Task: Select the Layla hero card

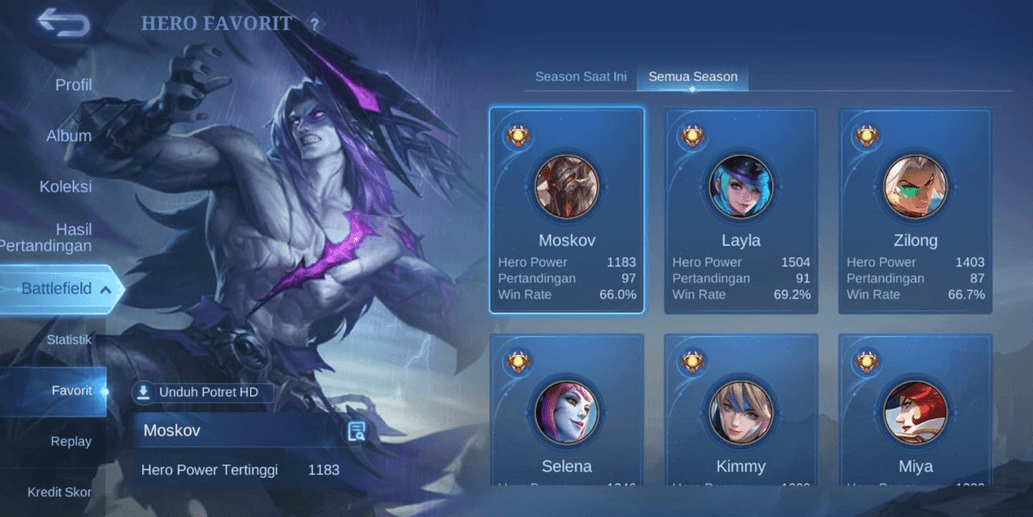Action: [x=741, y=210]
